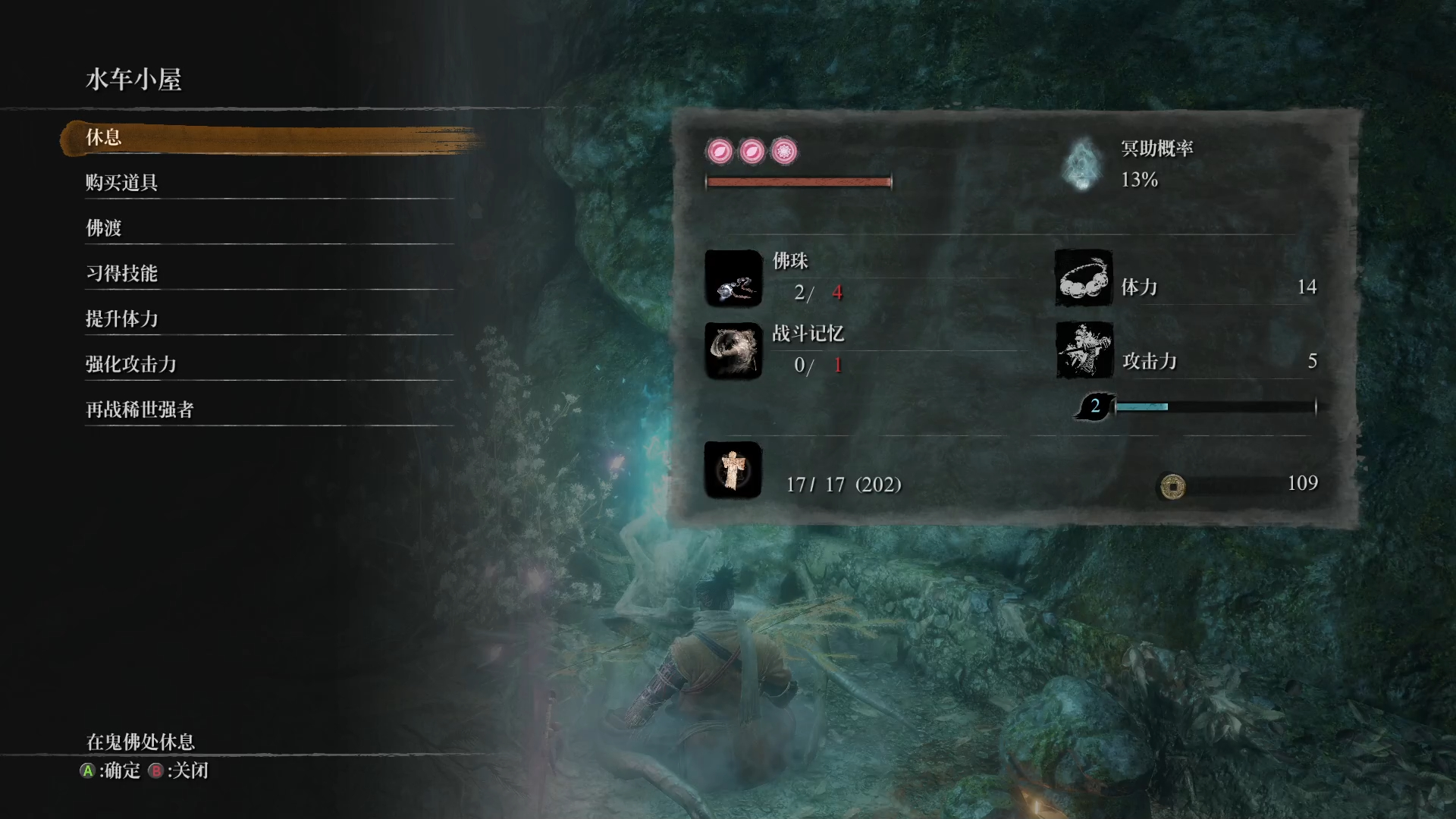
Task: Select the 休息 rest option
Action: (104, 138)
